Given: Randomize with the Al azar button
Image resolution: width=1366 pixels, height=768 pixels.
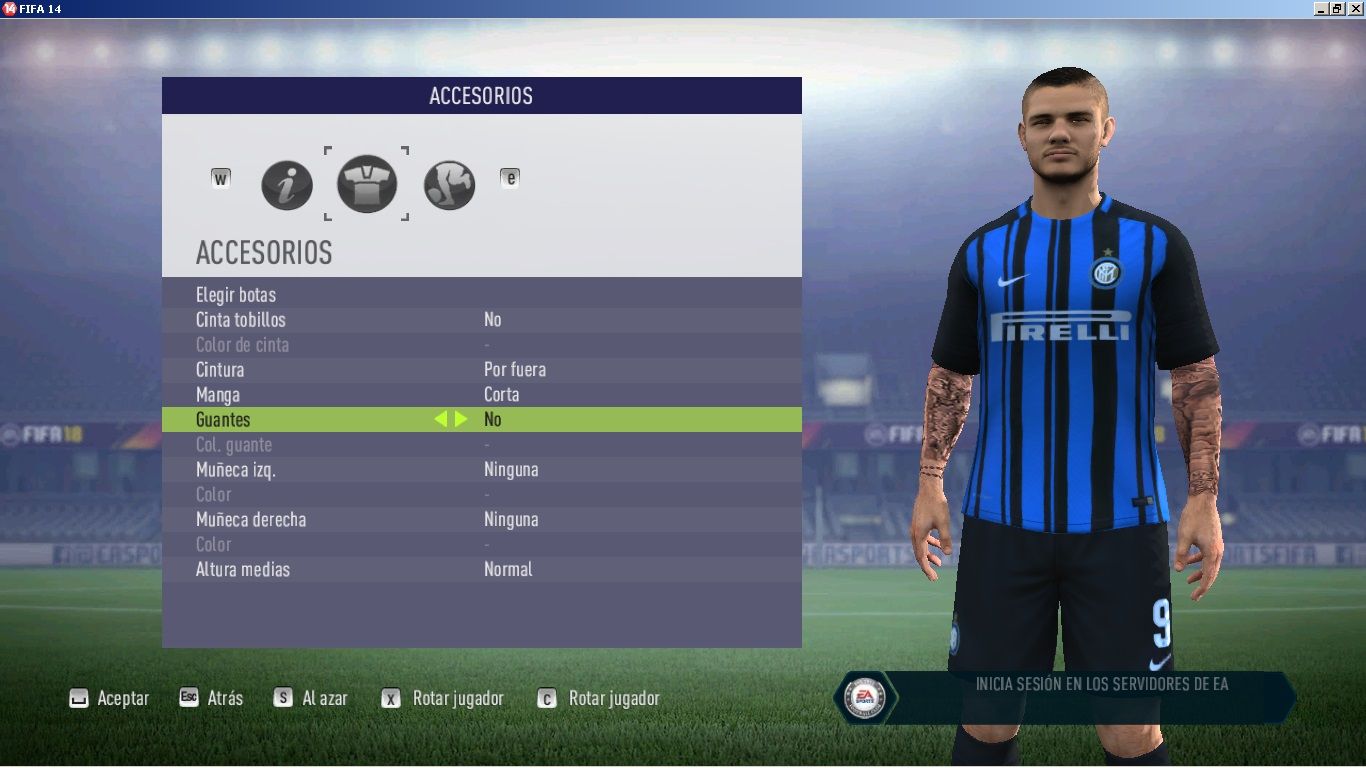Looking at the screenshot, I should click(x=311, y=698).
